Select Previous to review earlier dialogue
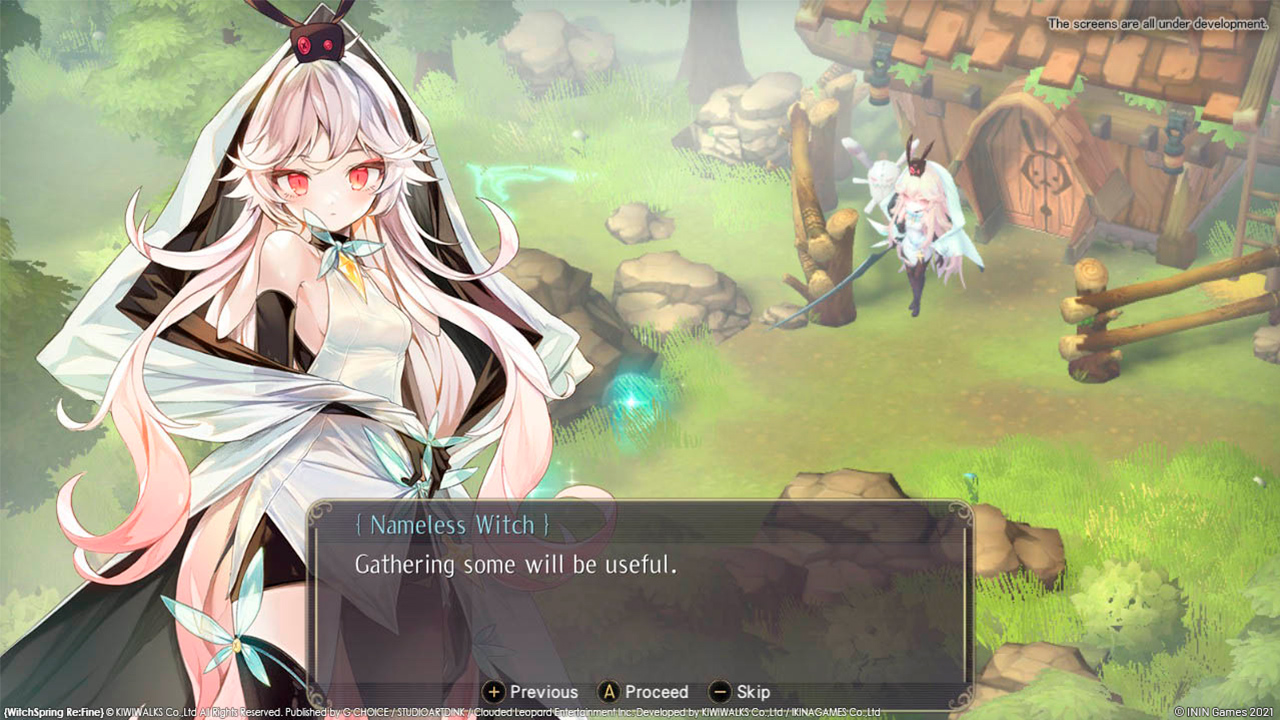Viewport: 1280px width, 720px height. [543, 691]
